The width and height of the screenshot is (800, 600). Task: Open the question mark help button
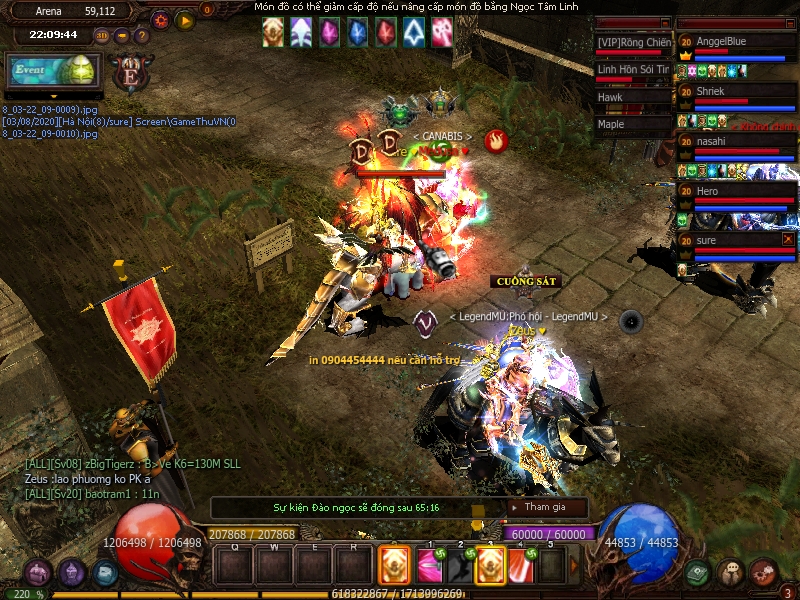coord(142,36)
